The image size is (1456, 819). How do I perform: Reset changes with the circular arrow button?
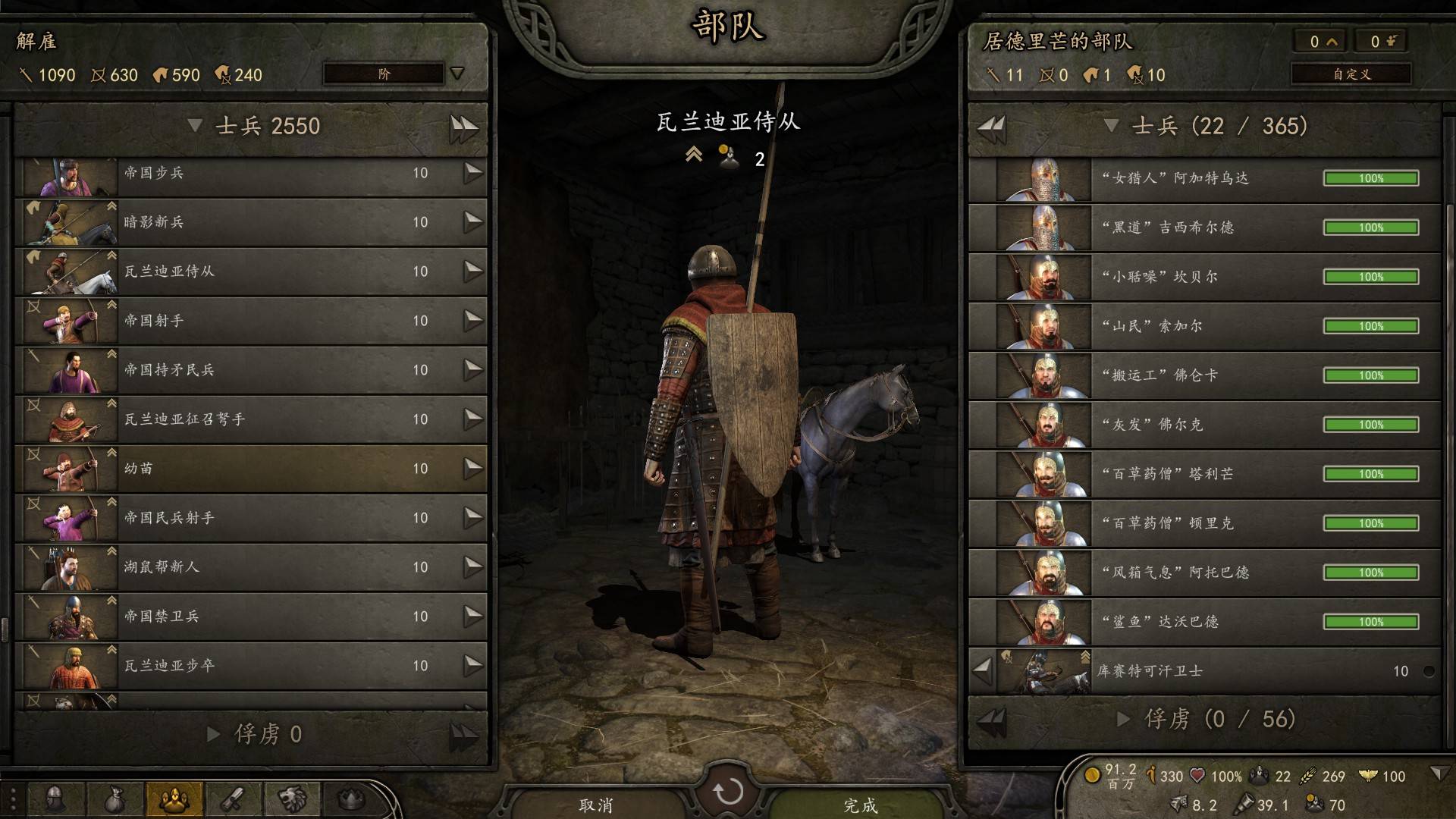click(x=728, y=792)
